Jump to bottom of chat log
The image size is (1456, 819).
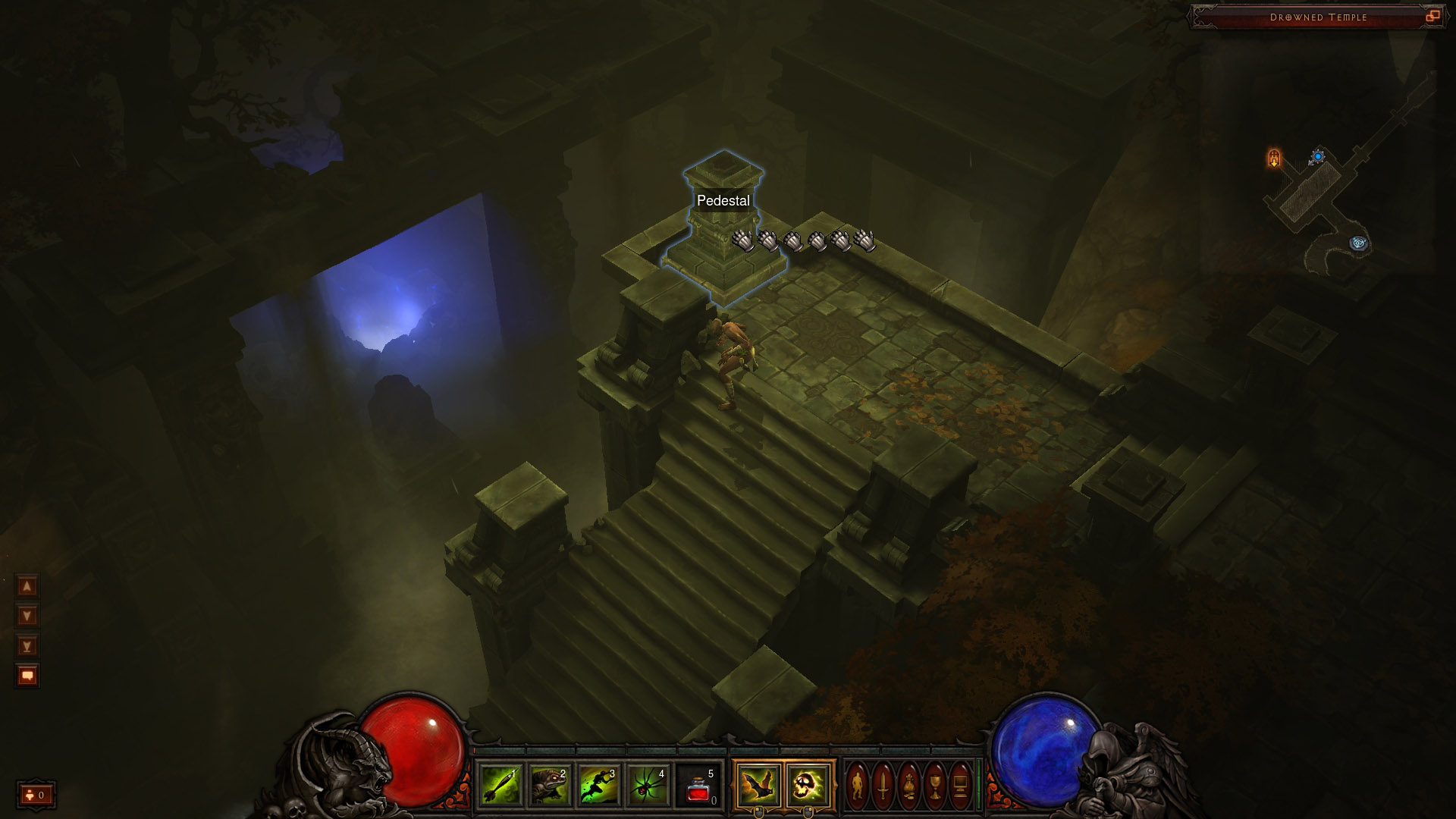(x=27, y=646)
